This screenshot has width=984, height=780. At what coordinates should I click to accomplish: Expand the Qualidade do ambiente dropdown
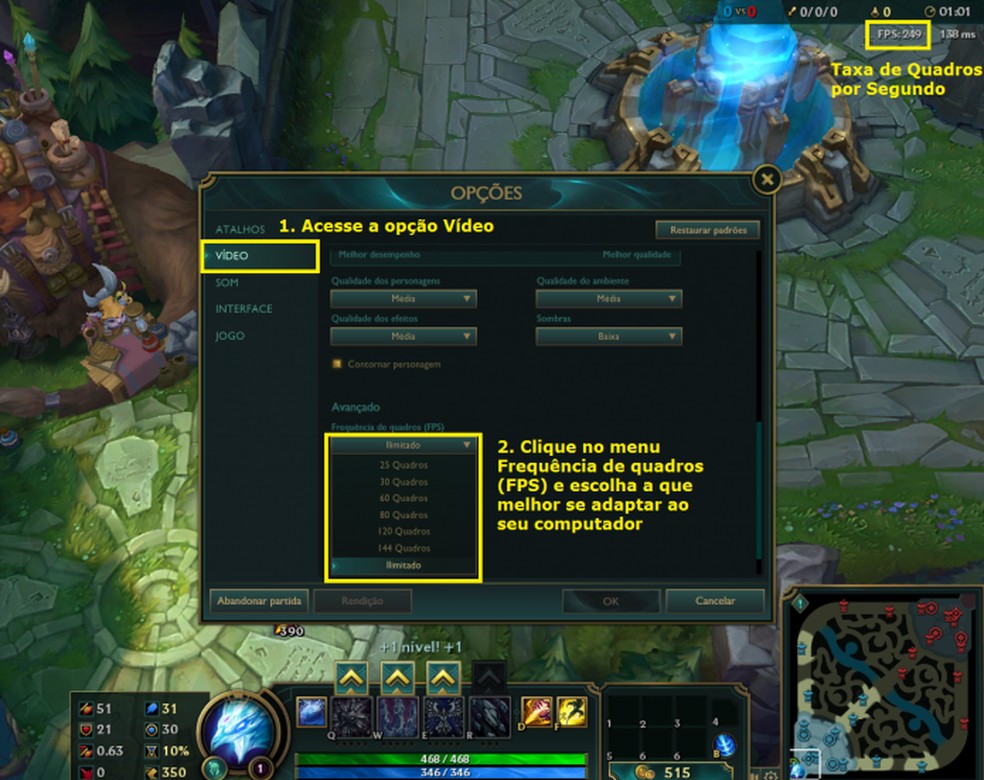point(609,299)
